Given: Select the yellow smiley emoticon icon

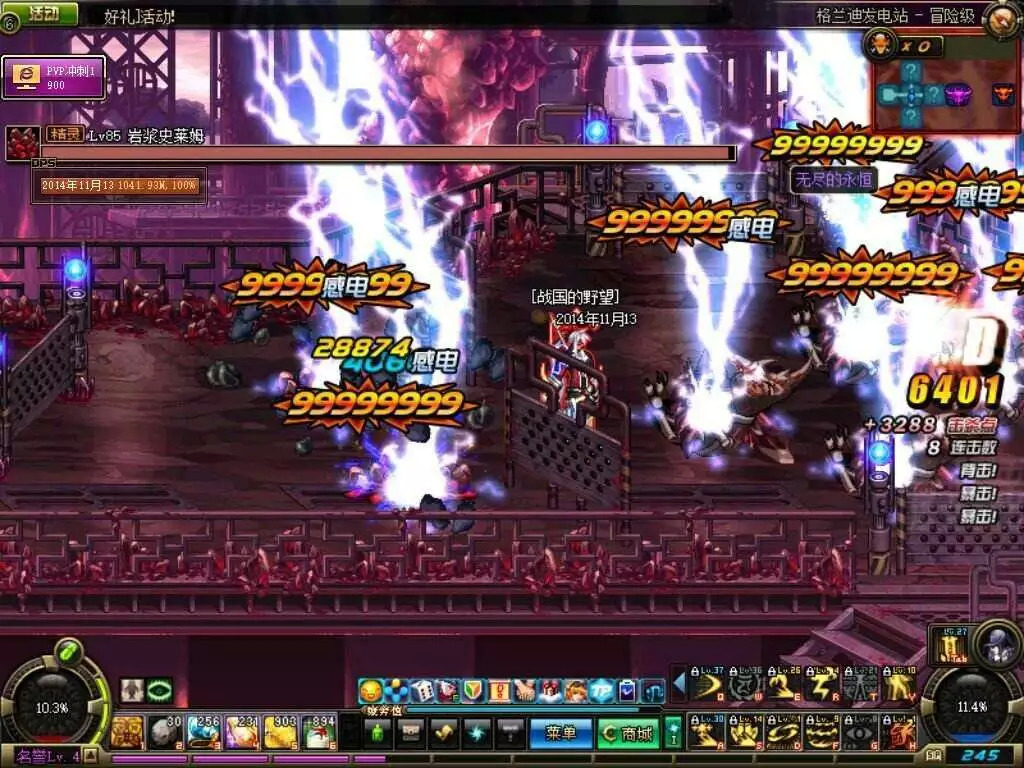Looking at the screenshot, I should [x=371, y=690].
